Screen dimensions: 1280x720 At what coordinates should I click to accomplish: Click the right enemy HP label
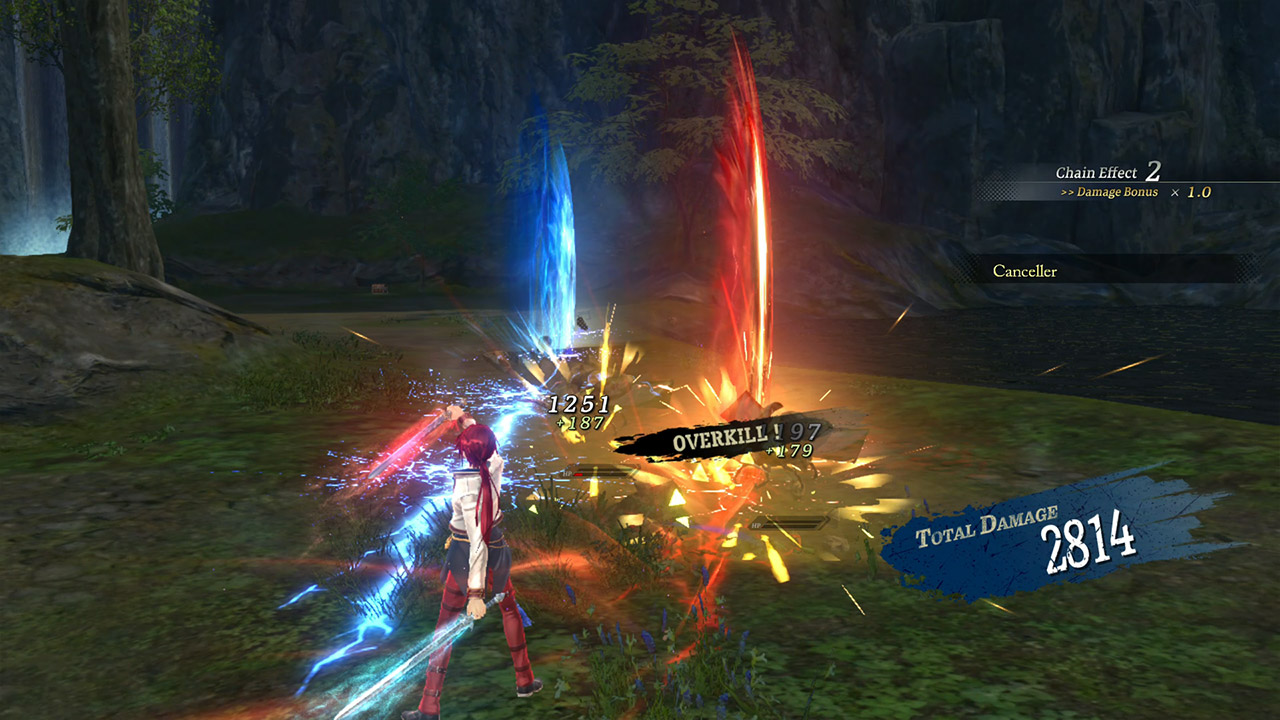pos(757,525)
